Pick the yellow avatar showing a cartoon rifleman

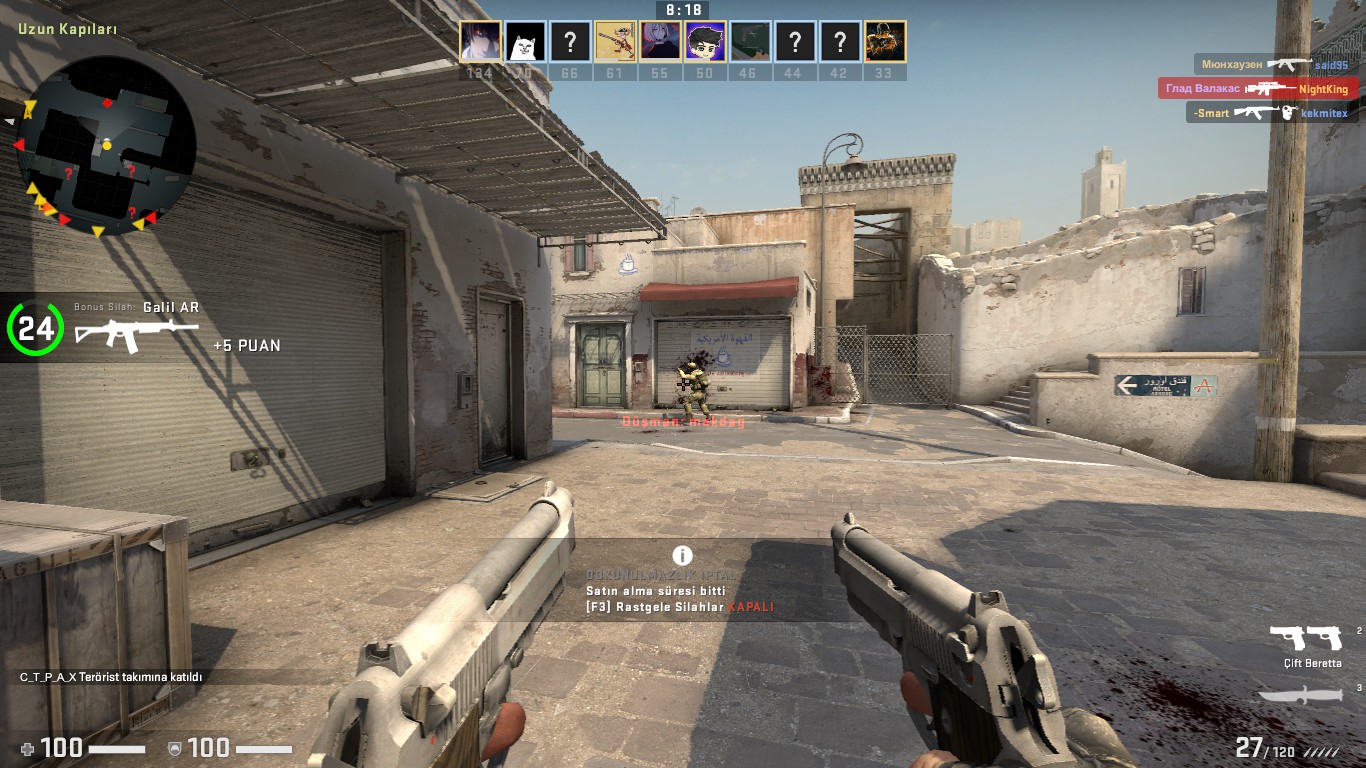615,42
